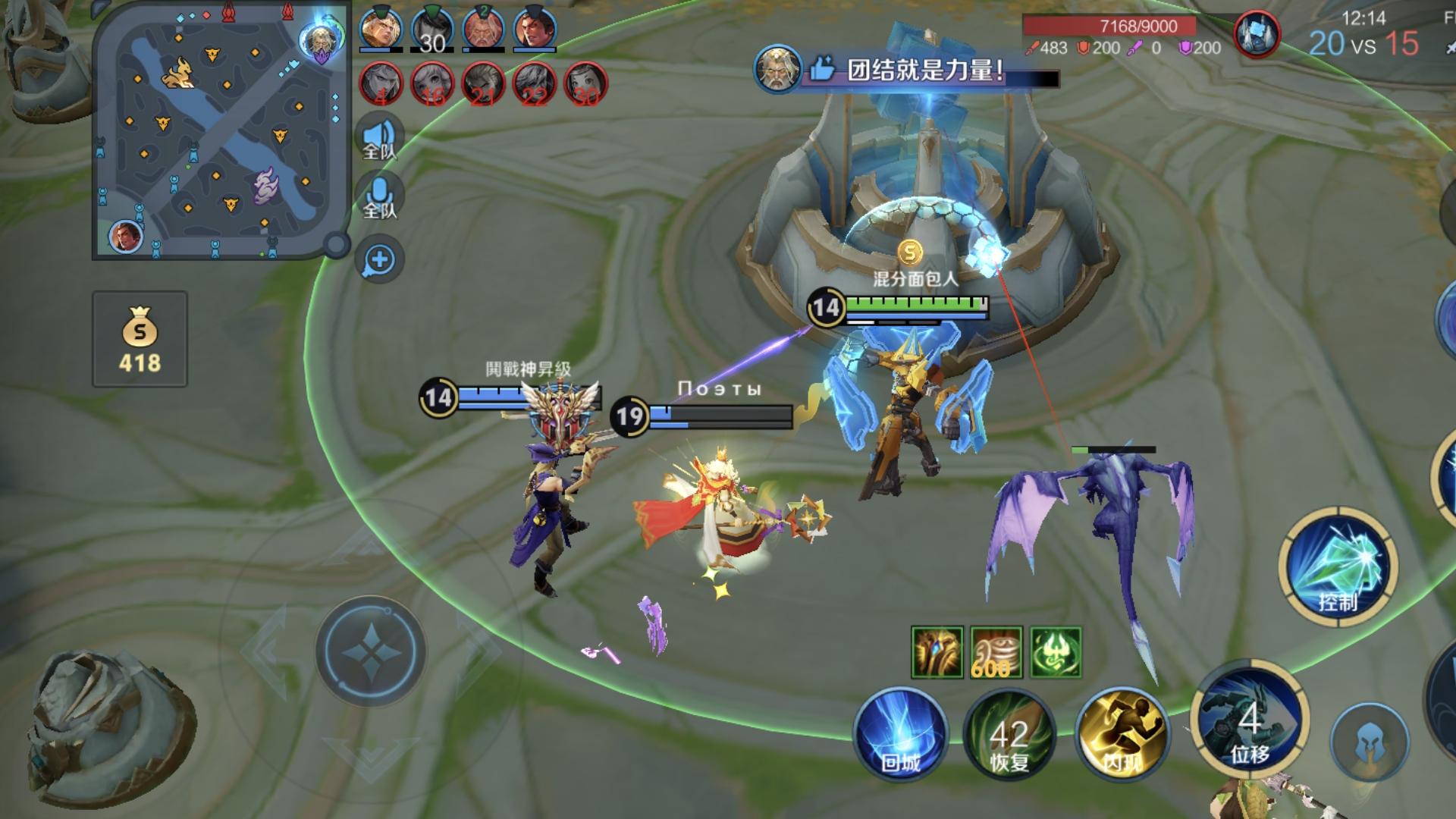Buy the recommended golden armor item
The image size is (1456, 819).
[937, 652]
